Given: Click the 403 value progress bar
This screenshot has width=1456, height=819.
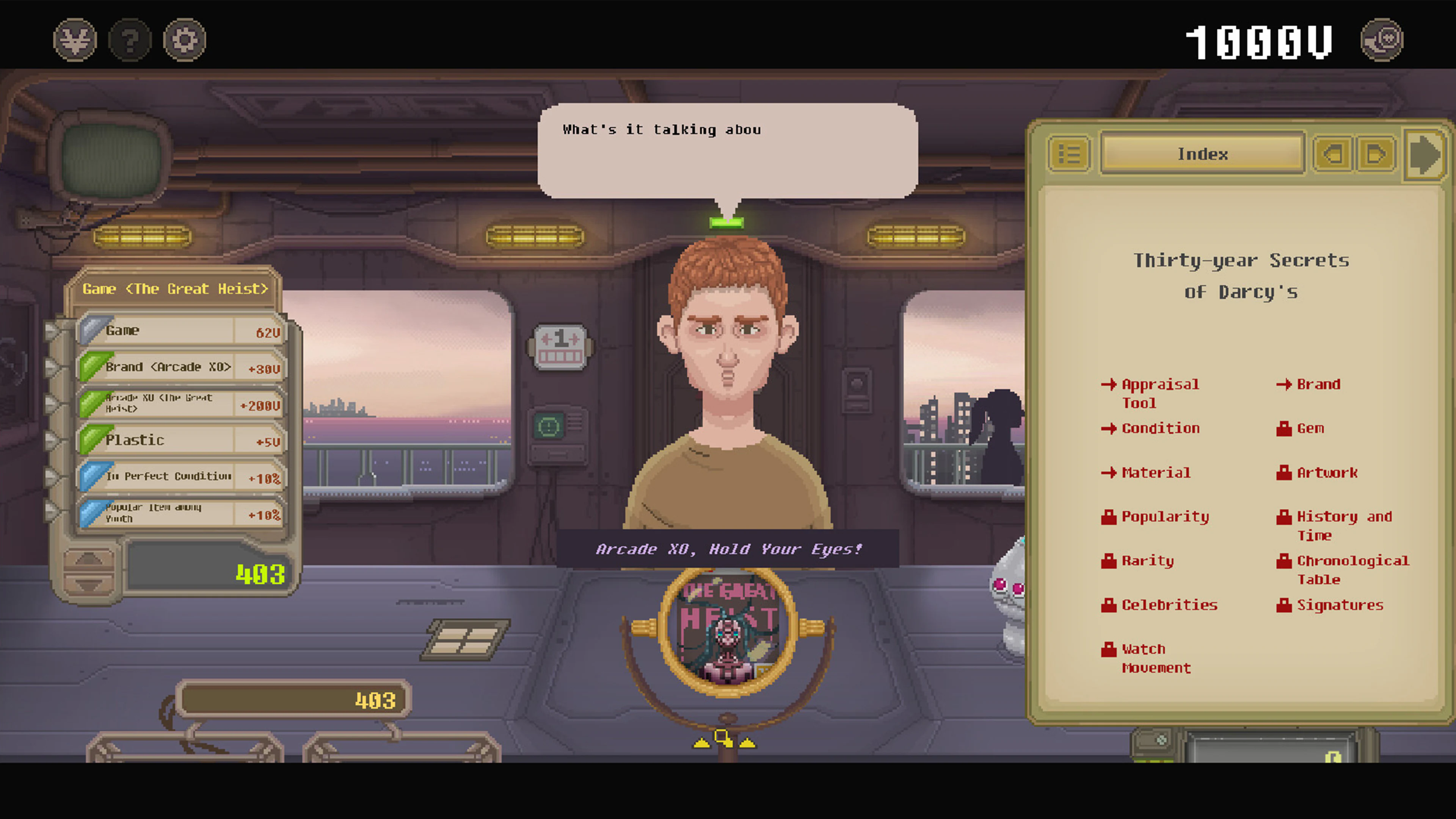Looking at the screenshot, I should 292,698.
